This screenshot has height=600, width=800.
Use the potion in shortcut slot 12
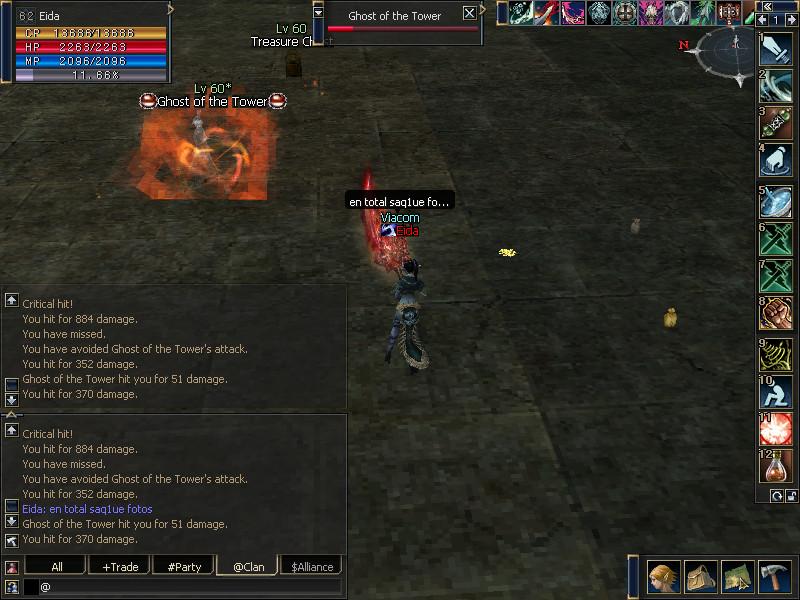point(776,467)
